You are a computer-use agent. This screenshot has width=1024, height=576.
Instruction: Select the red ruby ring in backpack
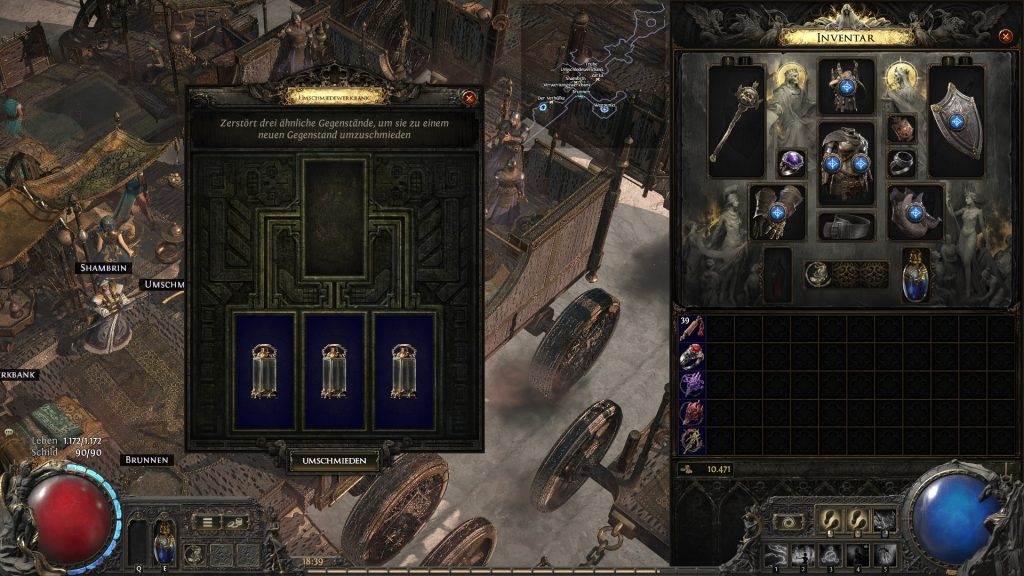pyautogui.click(x=691, y=357)
